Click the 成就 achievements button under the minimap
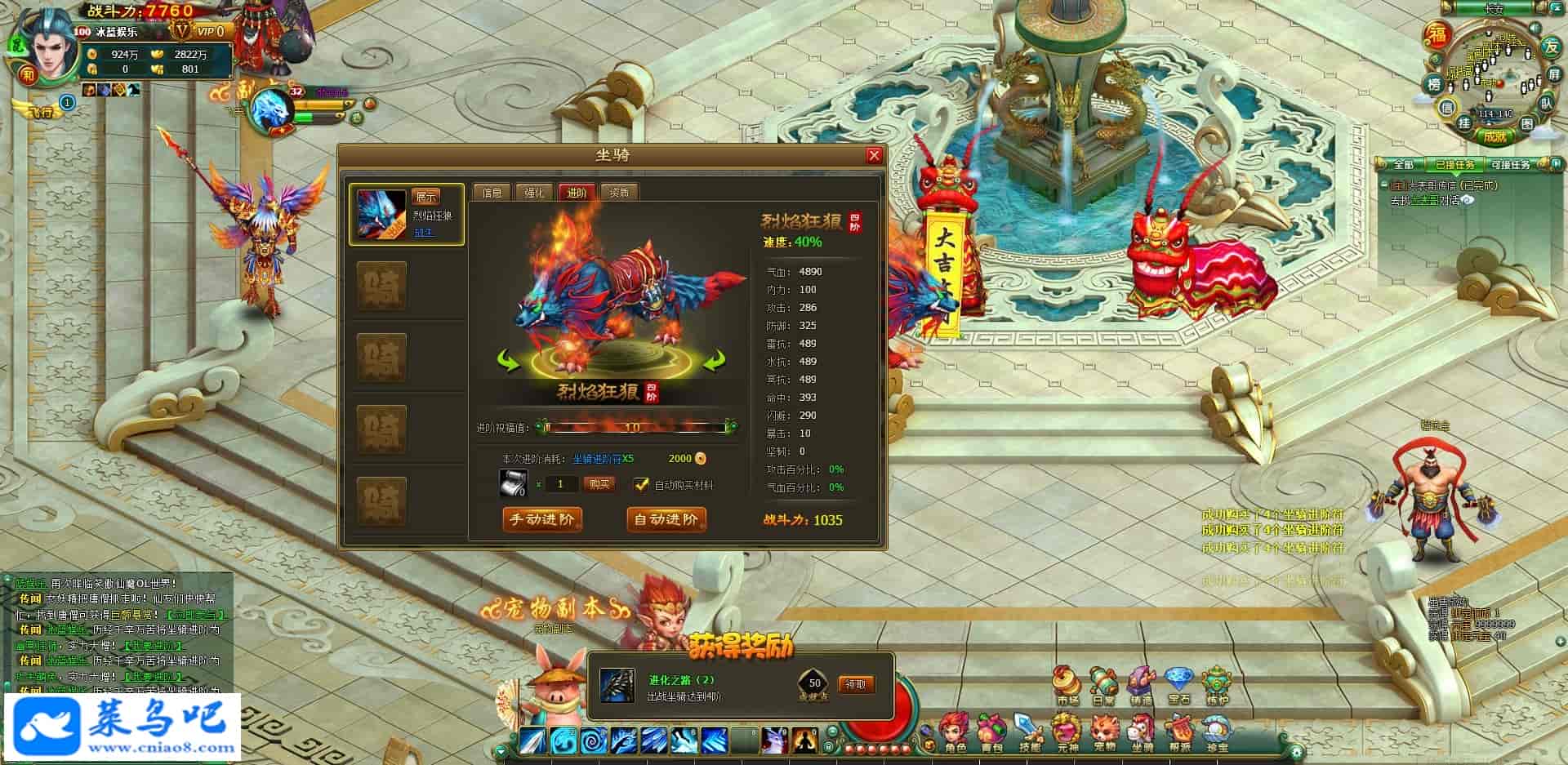Viewport: 1568px width, 765px height. coord(1495,136)
